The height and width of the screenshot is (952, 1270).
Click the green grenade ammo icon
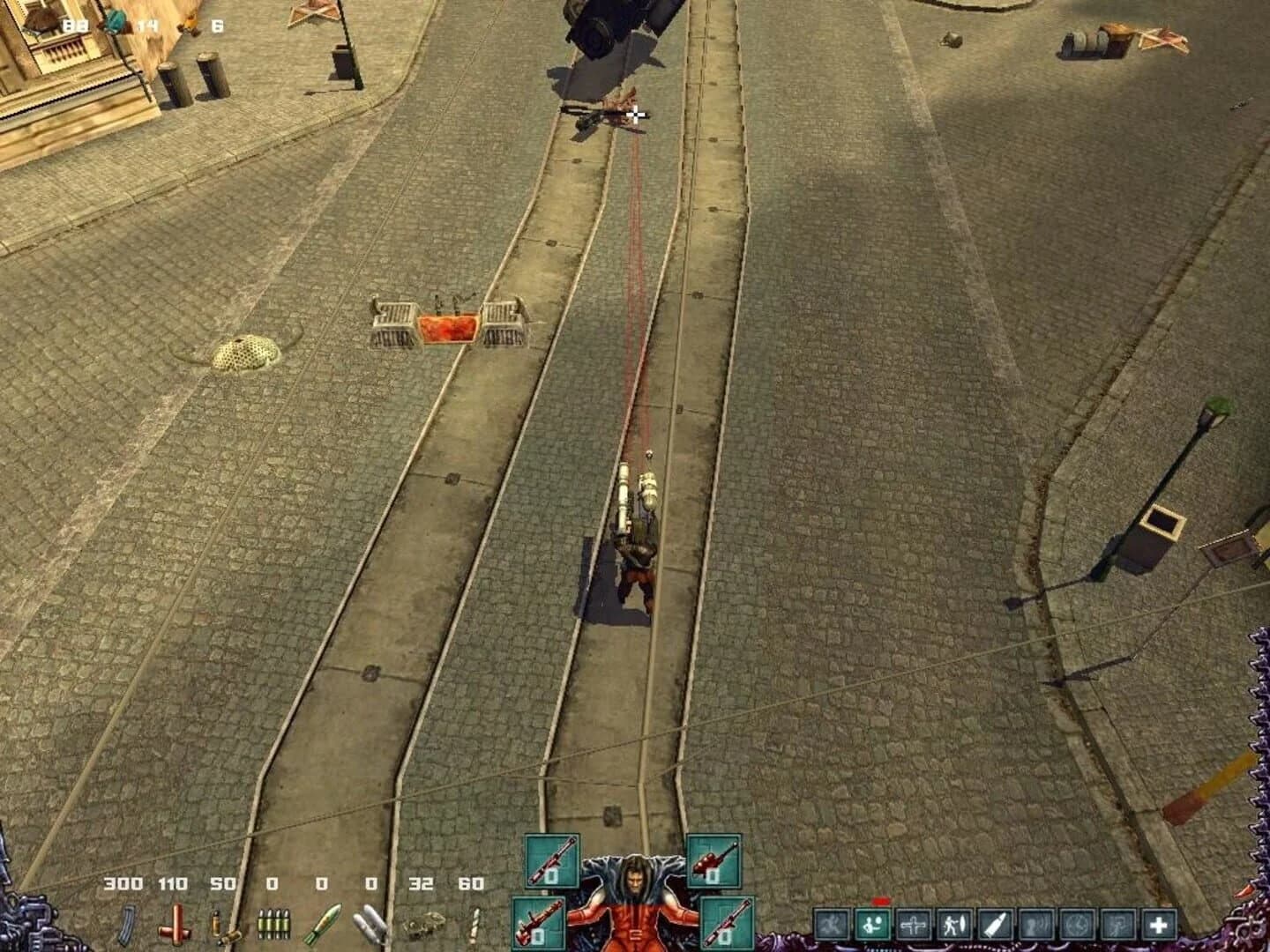(x=324, y=924)
